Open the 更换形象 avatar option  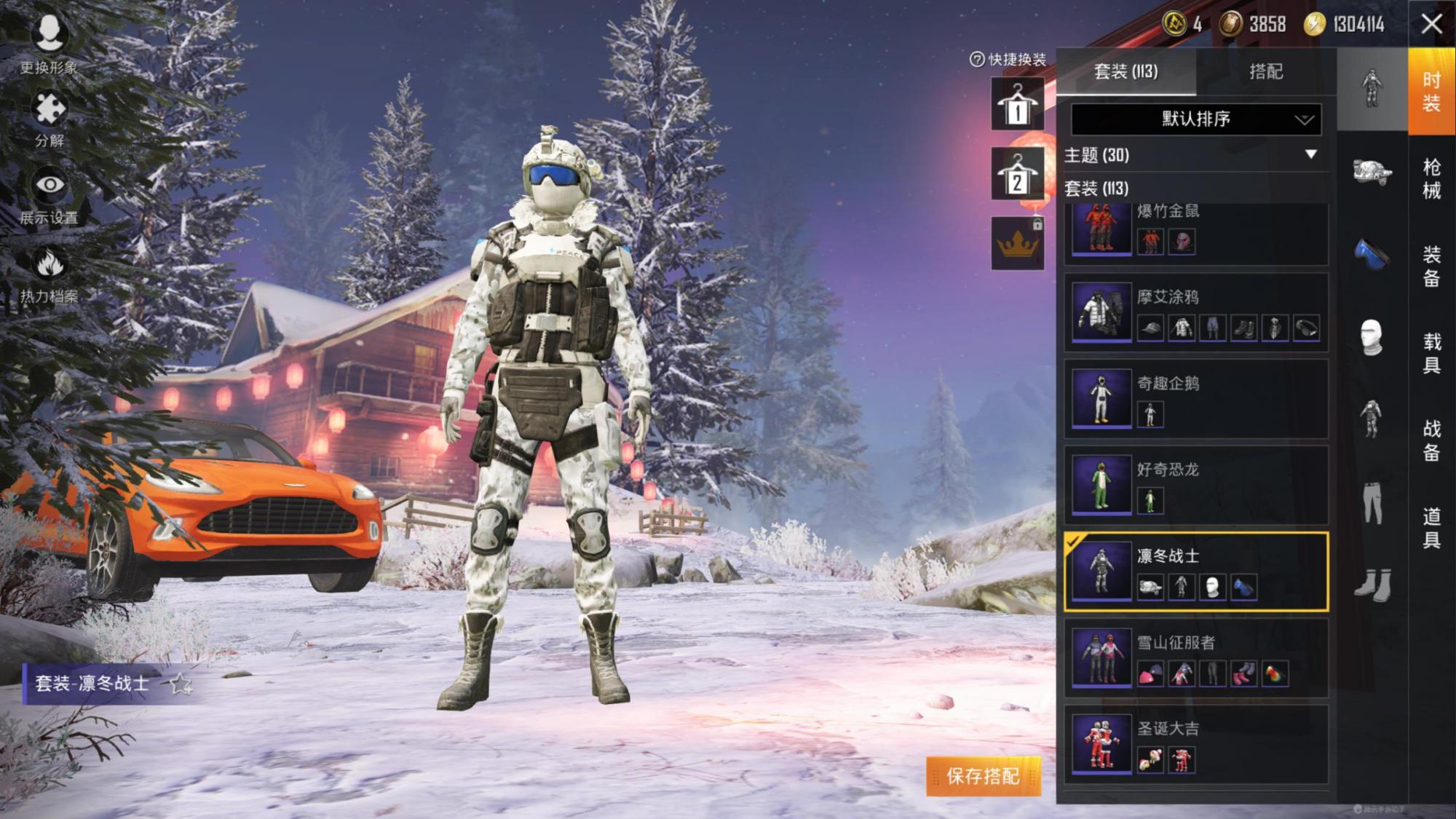tap(49, 42)
